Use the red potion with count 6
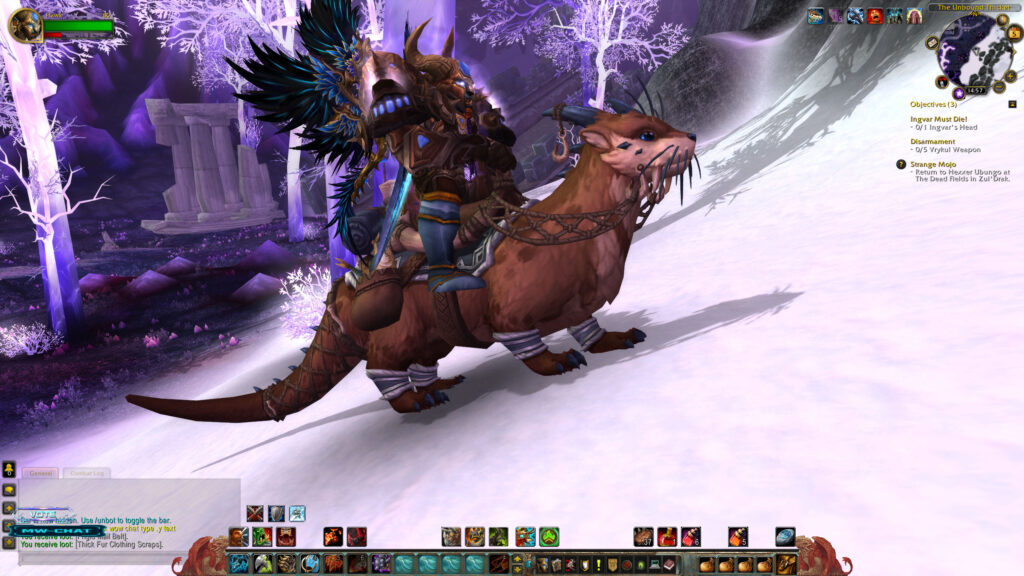Viewport: 1024px width, 576px height. [x=690, y=537]
